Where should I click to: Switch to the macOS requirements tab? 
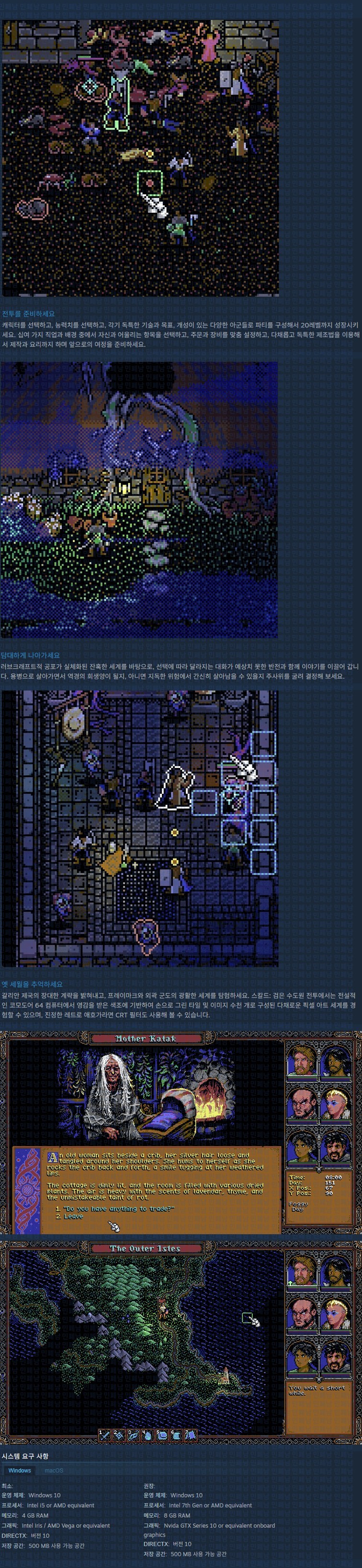pyautogui.click(x=54, y=1470)
